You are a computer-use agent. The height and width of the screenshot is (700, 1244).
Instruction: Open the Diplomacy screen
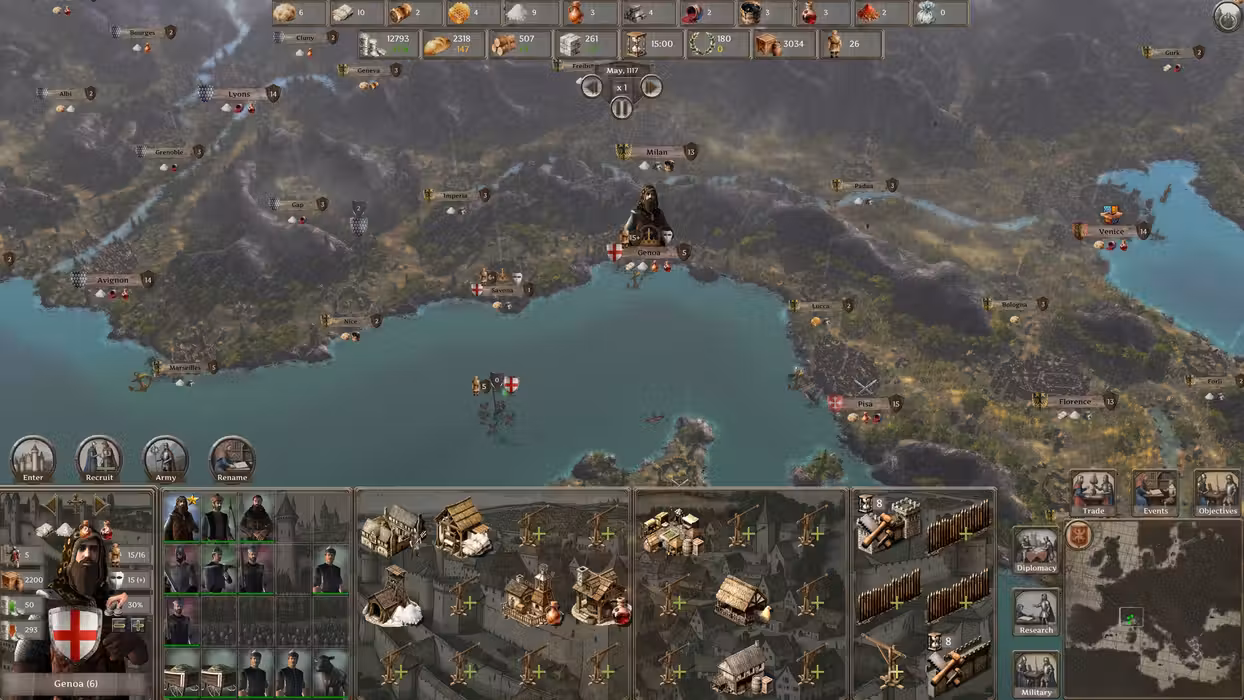coord(1036,550)
